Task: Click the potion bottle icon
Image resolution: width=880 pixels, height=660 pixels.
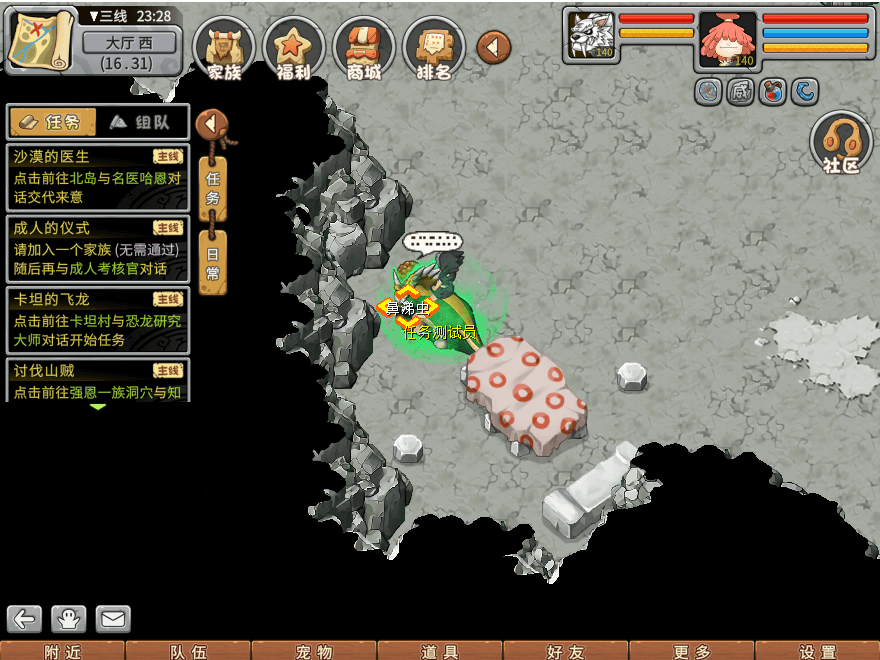Action: pos(773,93)
